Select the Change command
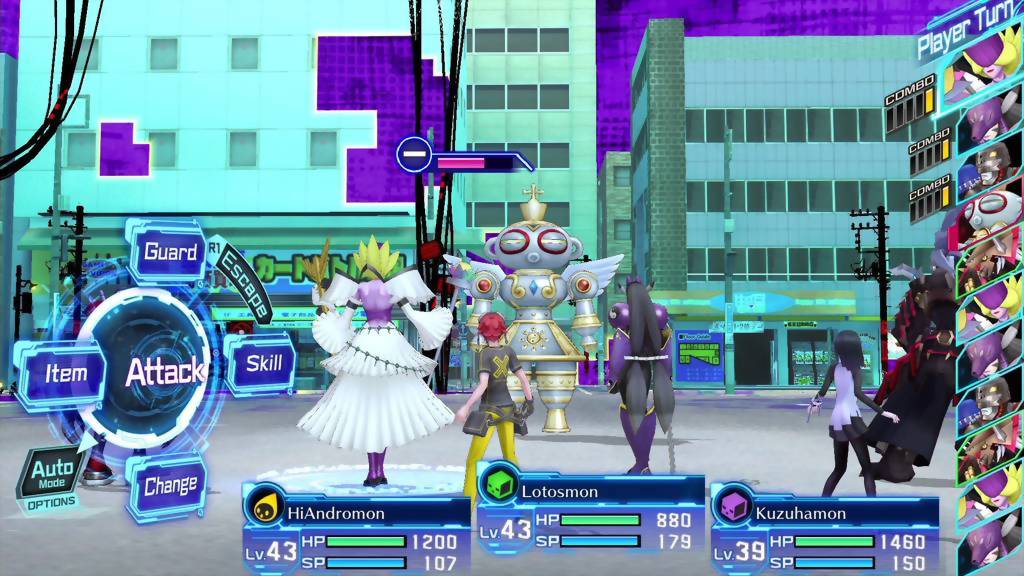Image resolution: width=1024 pixels, height=576 pixels. [x=169, y=487]
